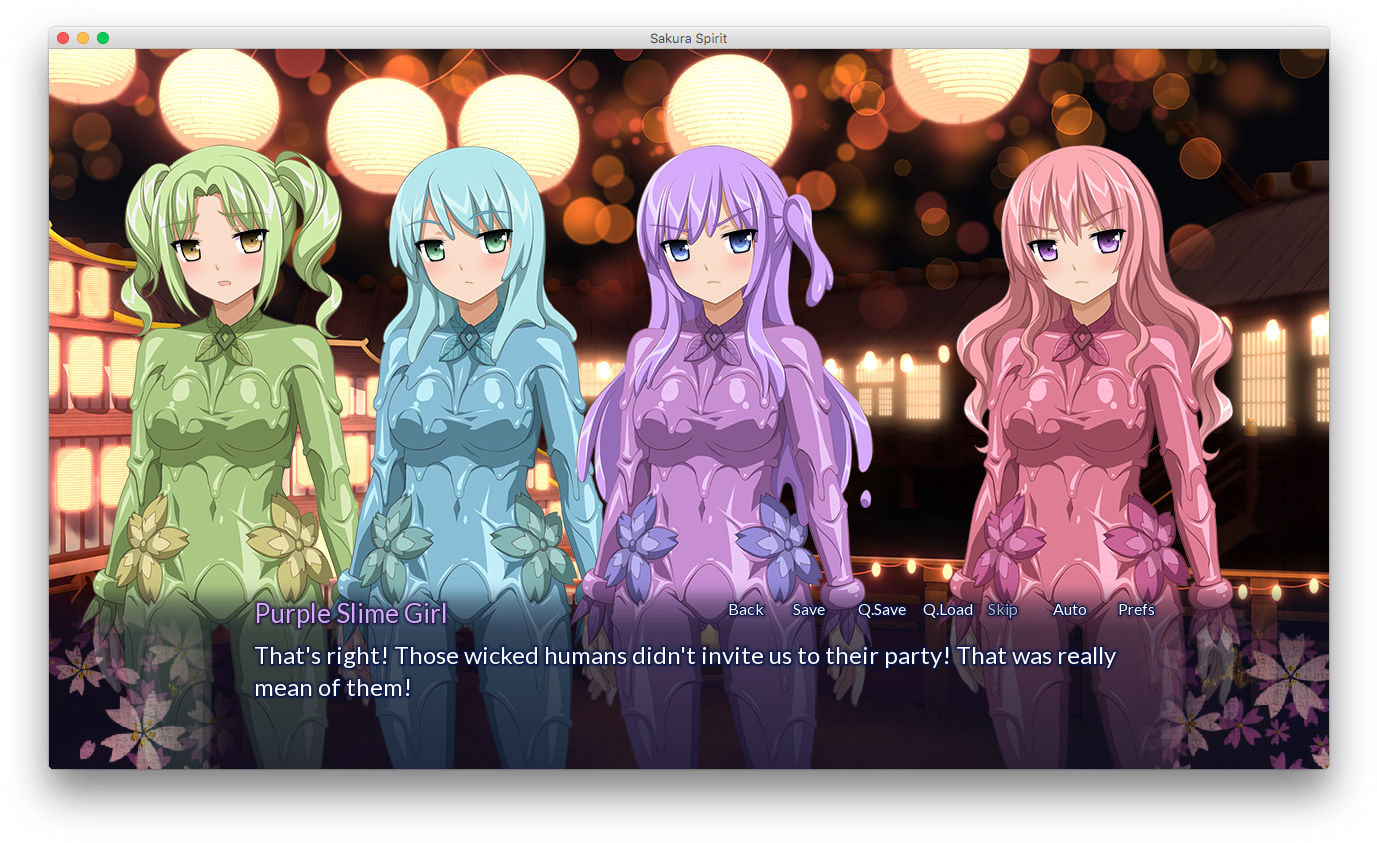1377x843 pixels.
Task: Enable Auto-advance for the text
Action: coord(1069,610)
